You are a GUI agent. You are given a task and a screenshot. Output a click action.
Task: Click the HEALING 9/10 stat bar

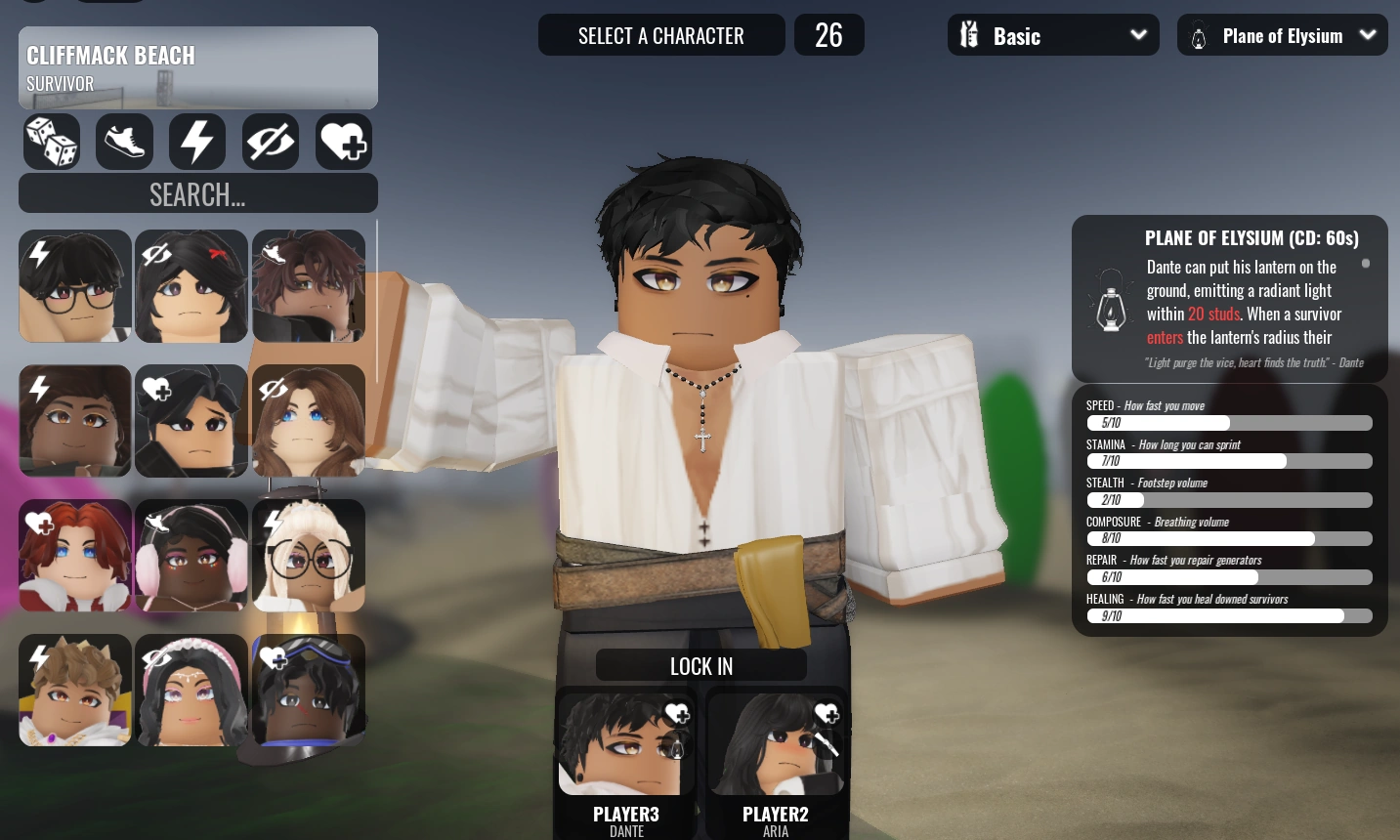coord(1229,615)
